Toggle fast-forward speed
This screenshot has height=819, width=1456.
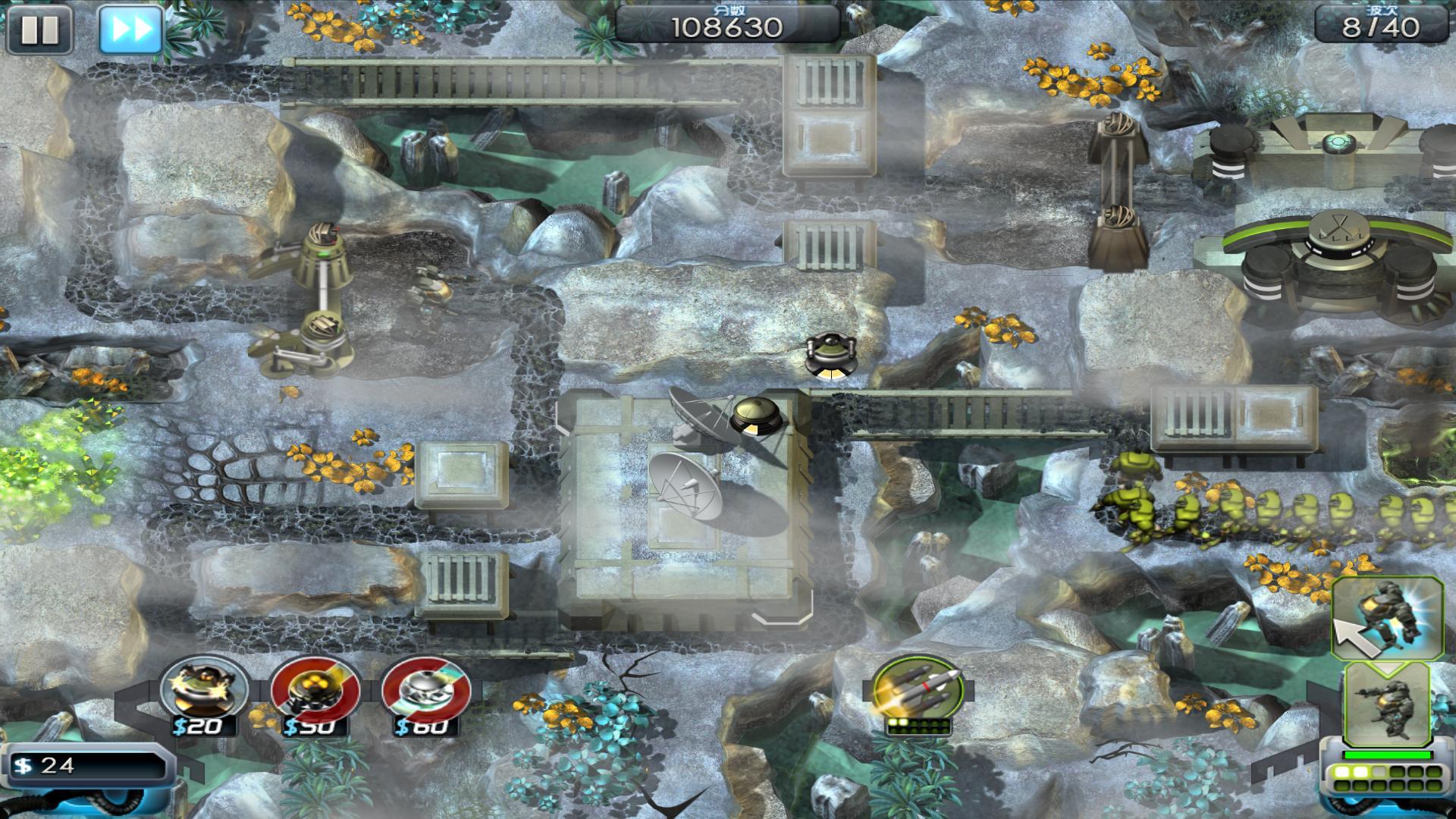130,30
